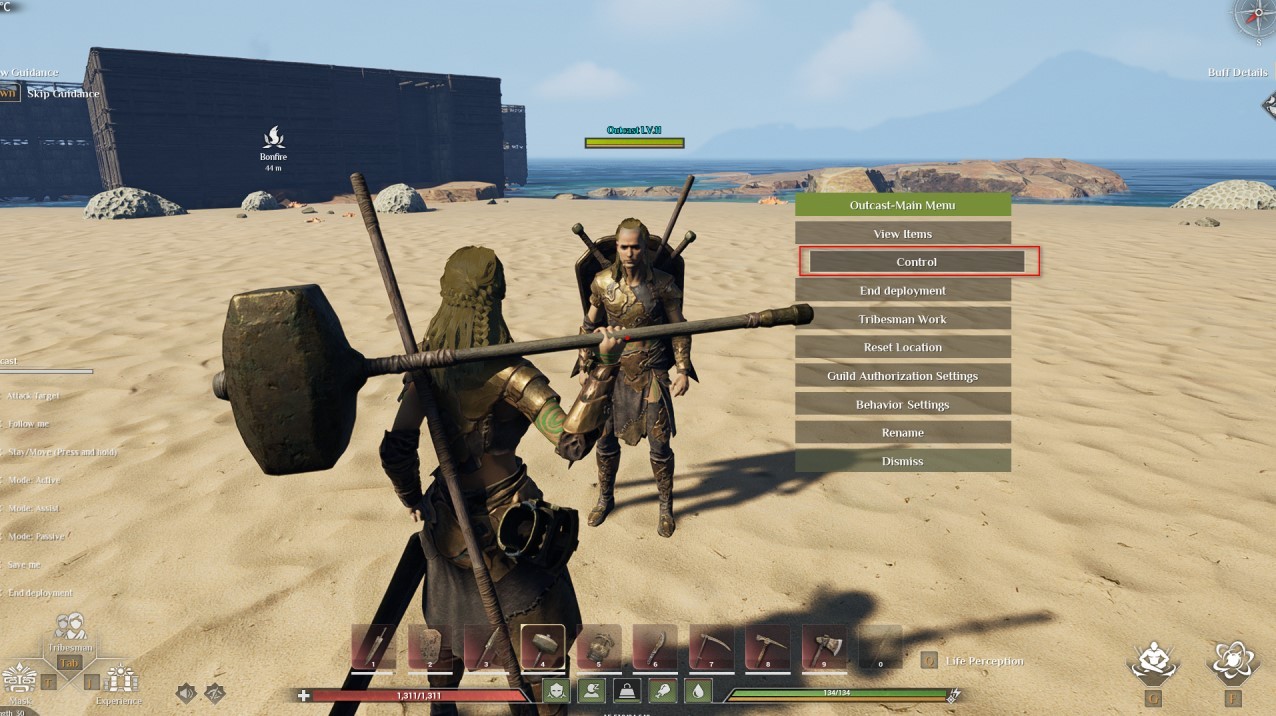Select the axe in hotbar slot 9

click(x=823, y=647)
